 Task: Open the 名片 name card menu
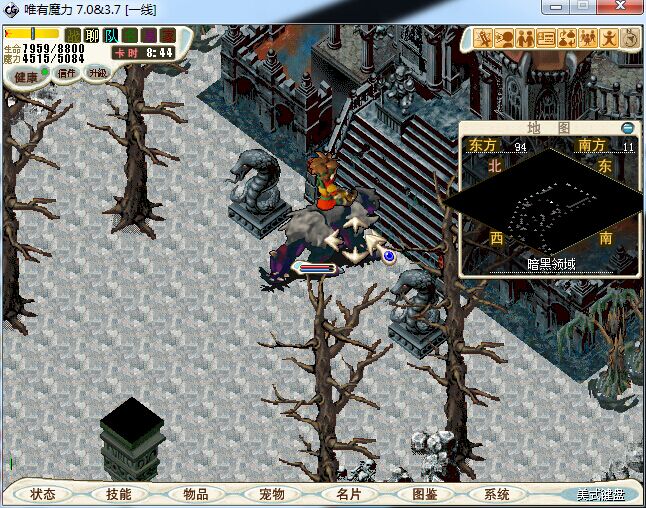coord(347,494)
